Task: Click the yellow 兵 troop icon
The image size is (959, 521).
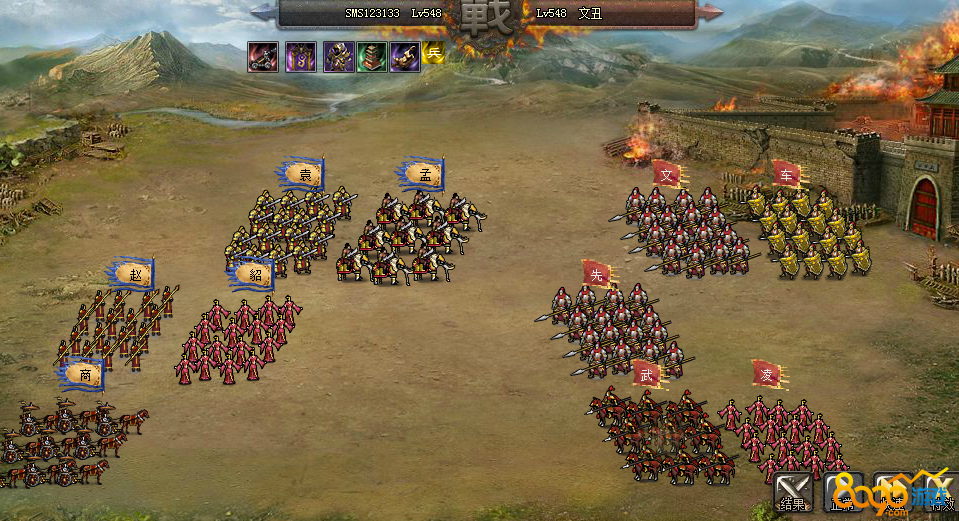Action: pos(433,53)
